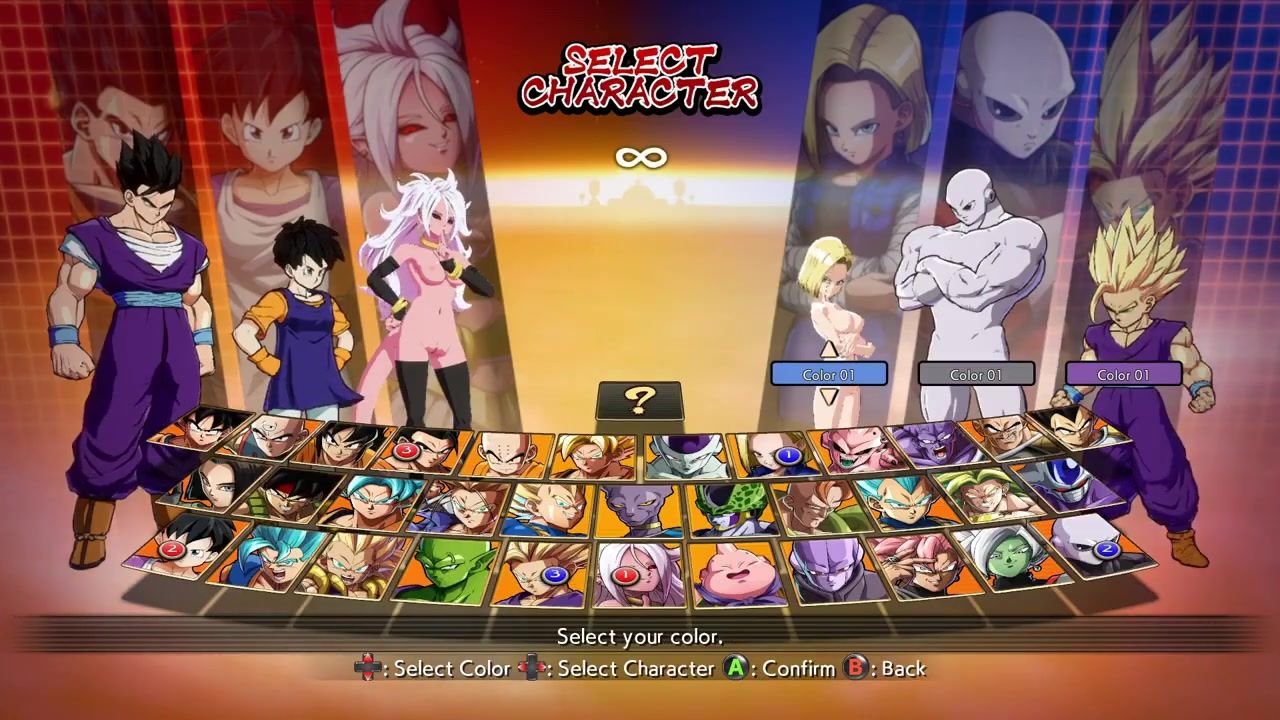Pick Piccolo from the roster
This screenshot has width=1280, height=720.
[x=445, y=568]
